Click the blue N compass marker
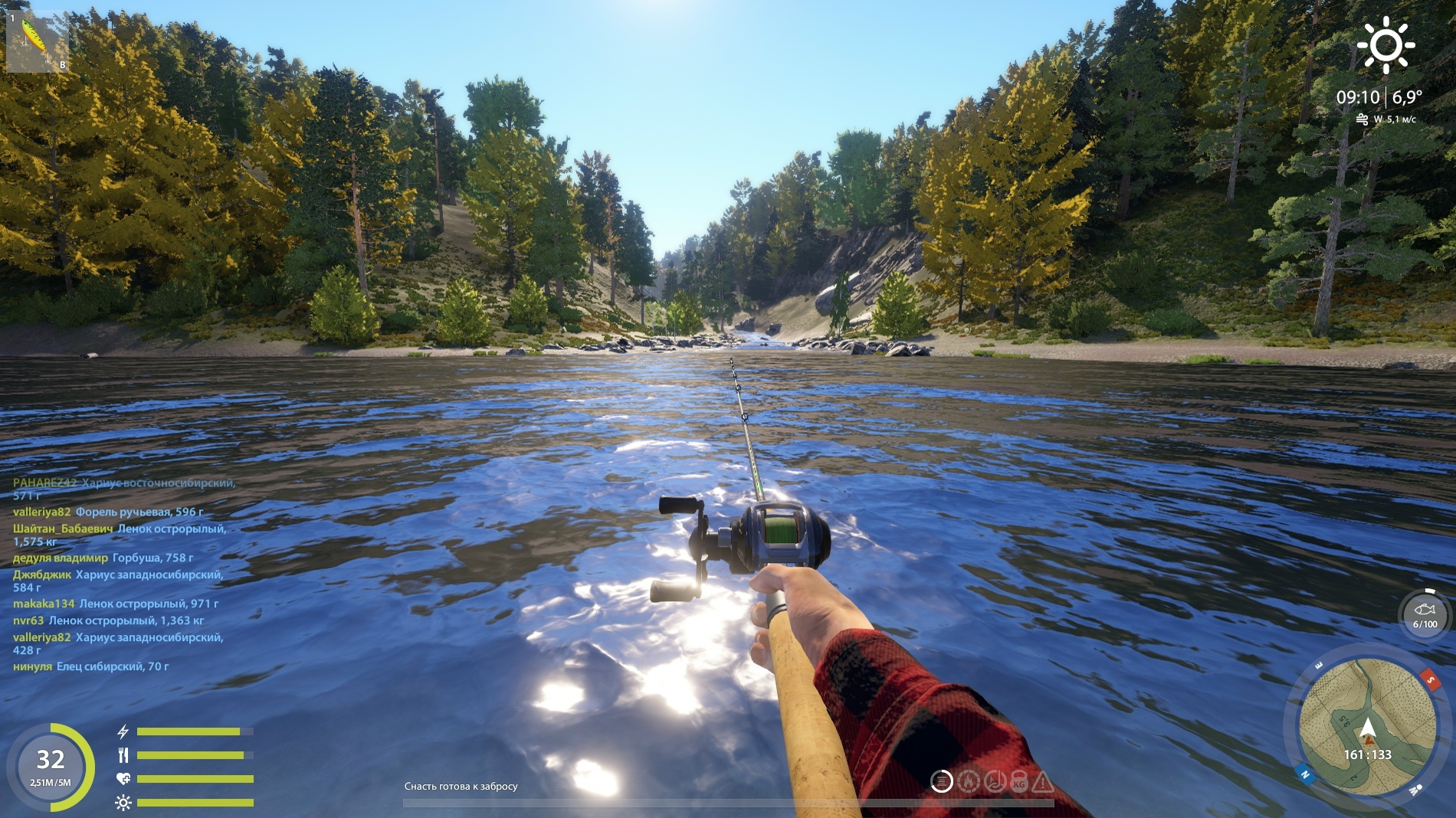 [1305, 774]
